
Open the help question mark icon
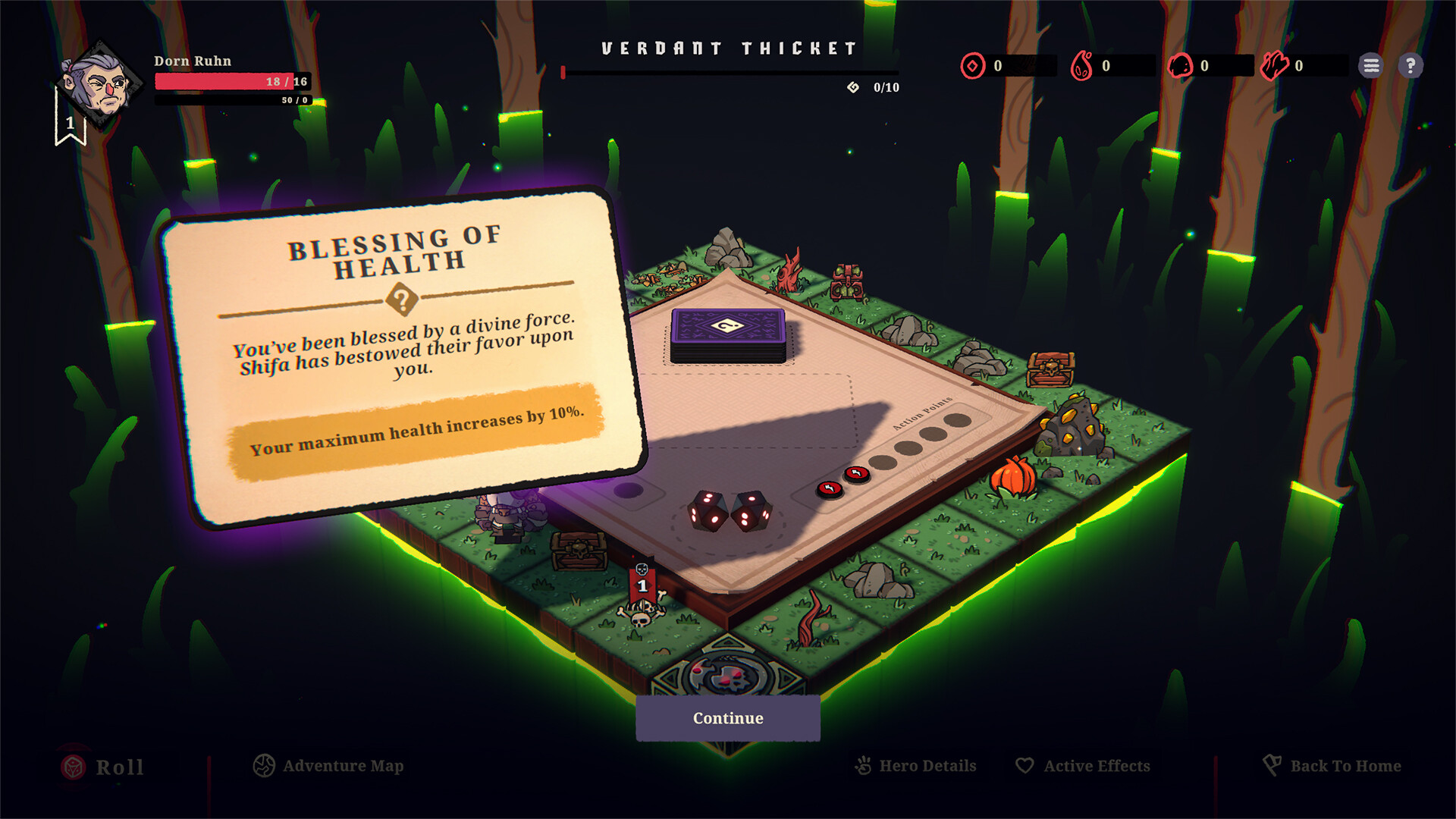pyautogui.click(x=1411, y=66)
